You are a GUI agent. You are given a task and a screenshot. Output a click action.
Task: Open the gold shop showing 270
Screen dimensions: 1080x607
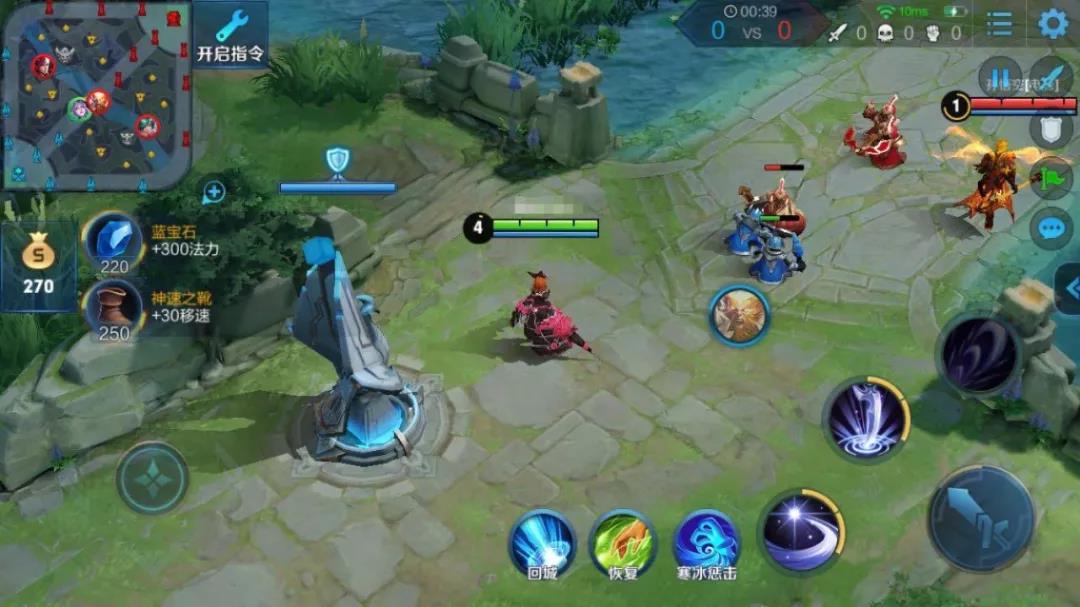coord(38,265)
